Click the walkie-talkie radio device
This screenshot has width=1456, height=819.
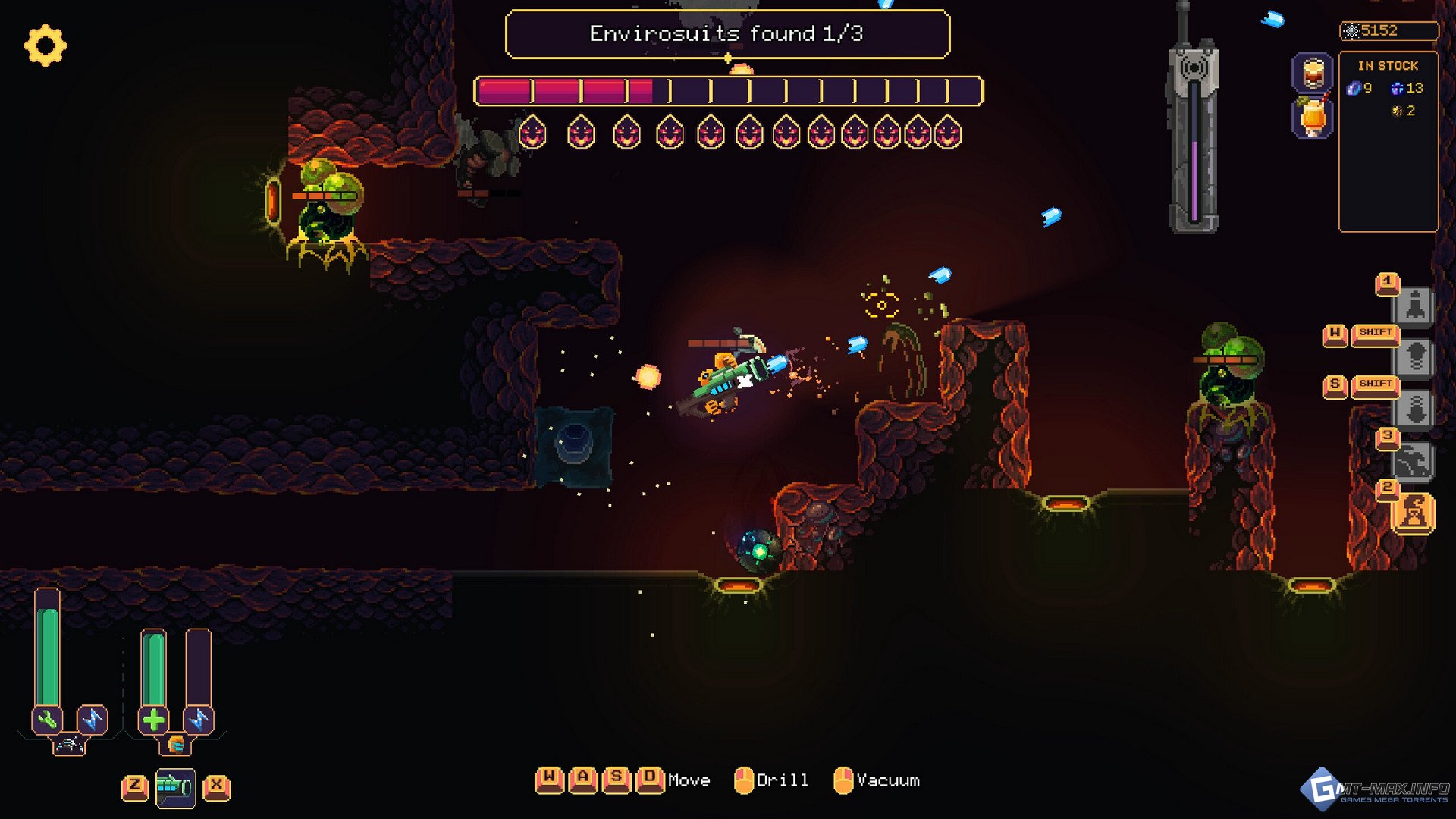[x=1194, y=129]
